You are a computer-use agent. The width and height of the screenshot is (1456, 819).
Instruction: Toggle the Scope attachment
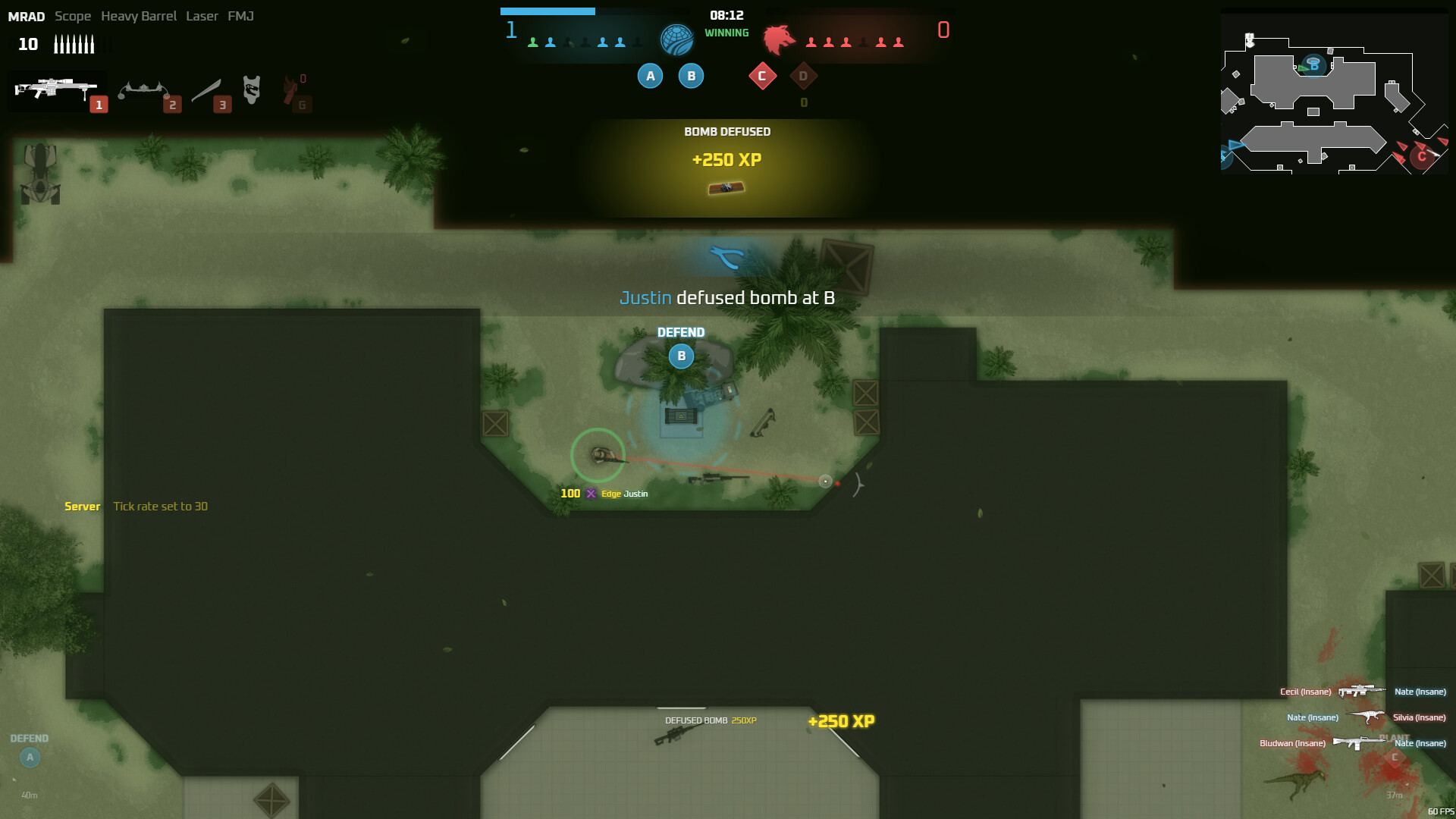click(73, 16)
